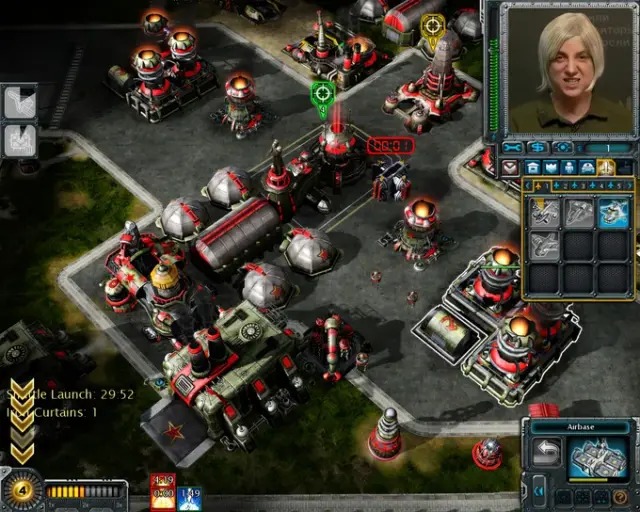Select the aircraft build tab
Screen dimensions: 640x512
(x=606, y=167)
